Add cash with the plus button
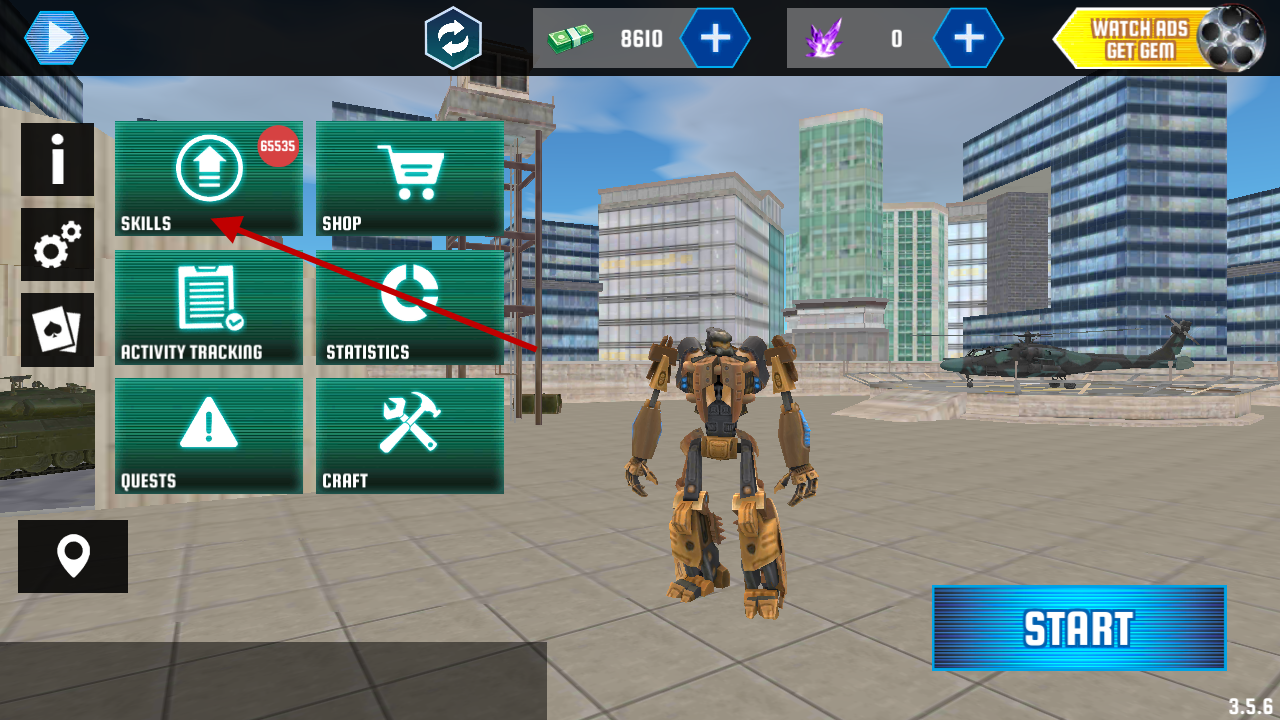Viewport: 1280px width, 720px height. click(715, 38)
